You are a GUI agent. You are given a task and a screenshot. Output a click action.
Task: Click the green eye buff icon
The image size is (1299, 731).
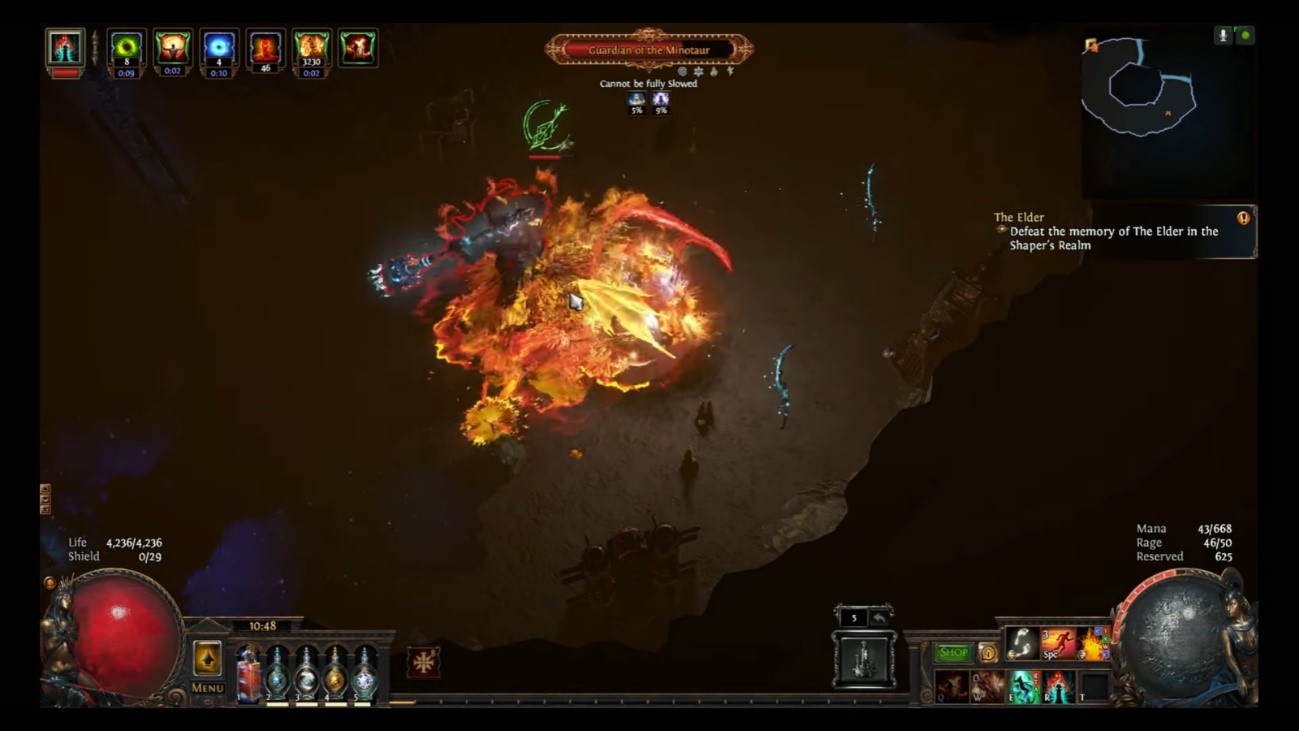[x=126, y=48]
